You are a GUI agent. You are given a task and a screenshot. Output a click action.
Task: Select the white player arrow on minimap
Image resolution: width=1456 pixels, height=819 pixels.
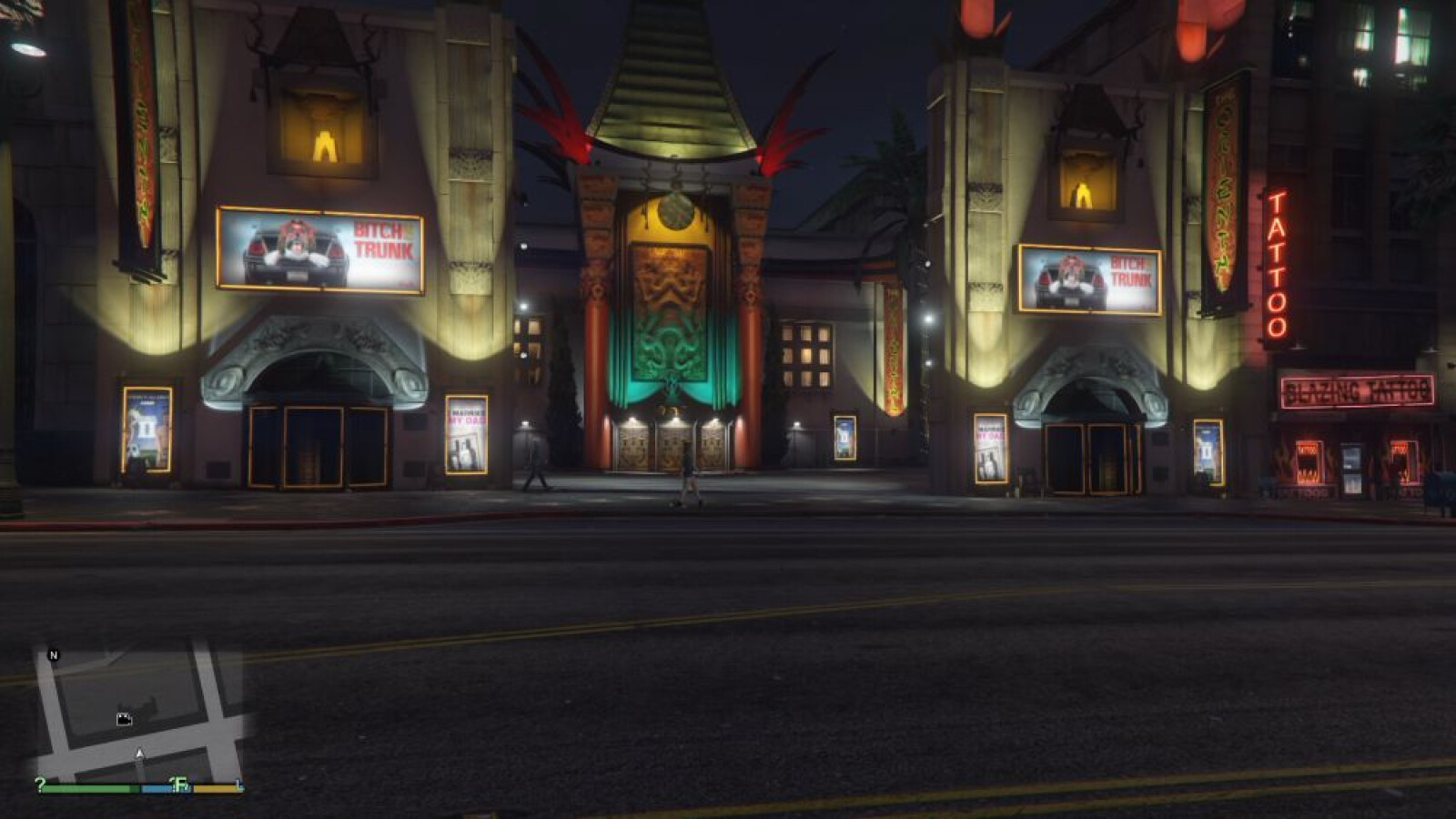pos(139,753)
